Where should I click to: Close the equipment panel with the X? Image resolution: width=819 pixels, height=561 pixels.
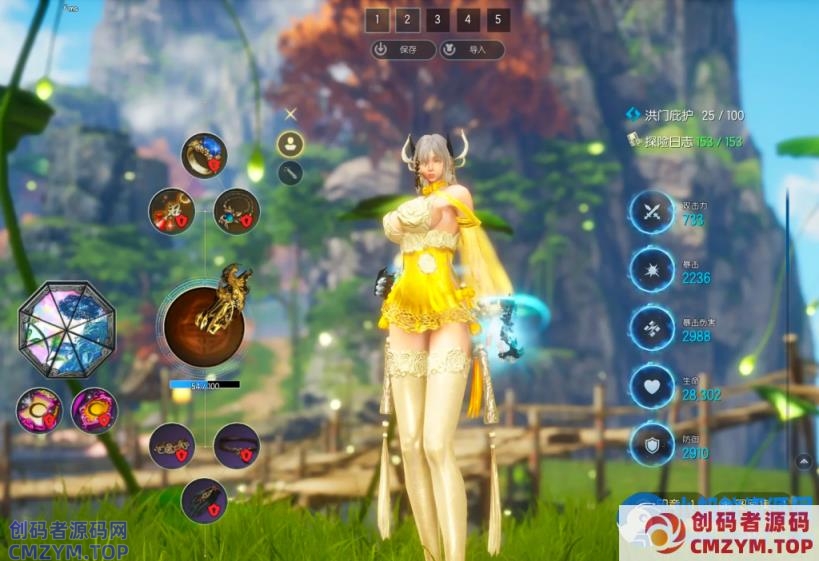pyautogui.click(x=291, y=115)
